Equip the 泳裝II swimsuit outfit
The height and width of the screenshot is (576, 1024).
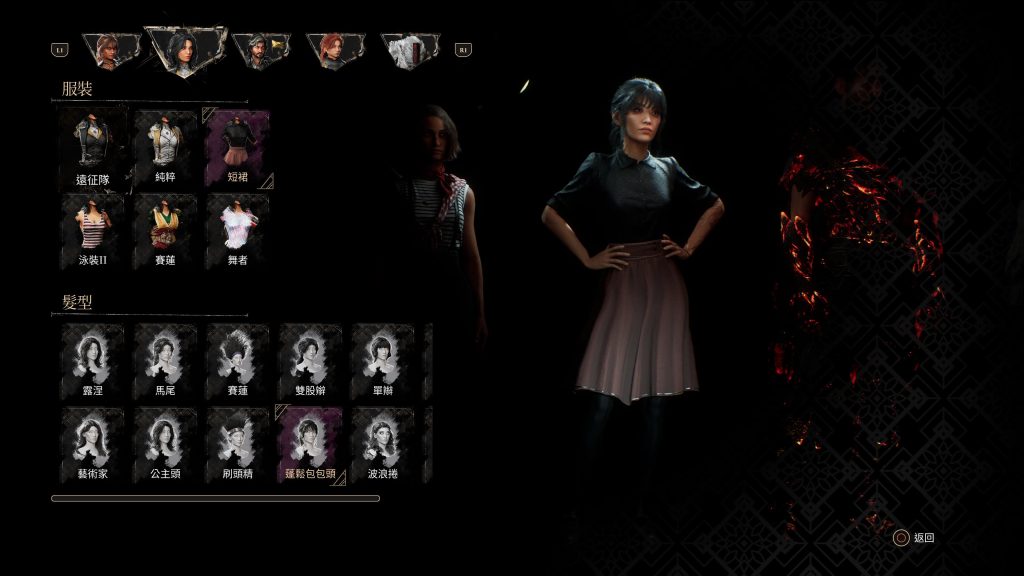(92, 231)
